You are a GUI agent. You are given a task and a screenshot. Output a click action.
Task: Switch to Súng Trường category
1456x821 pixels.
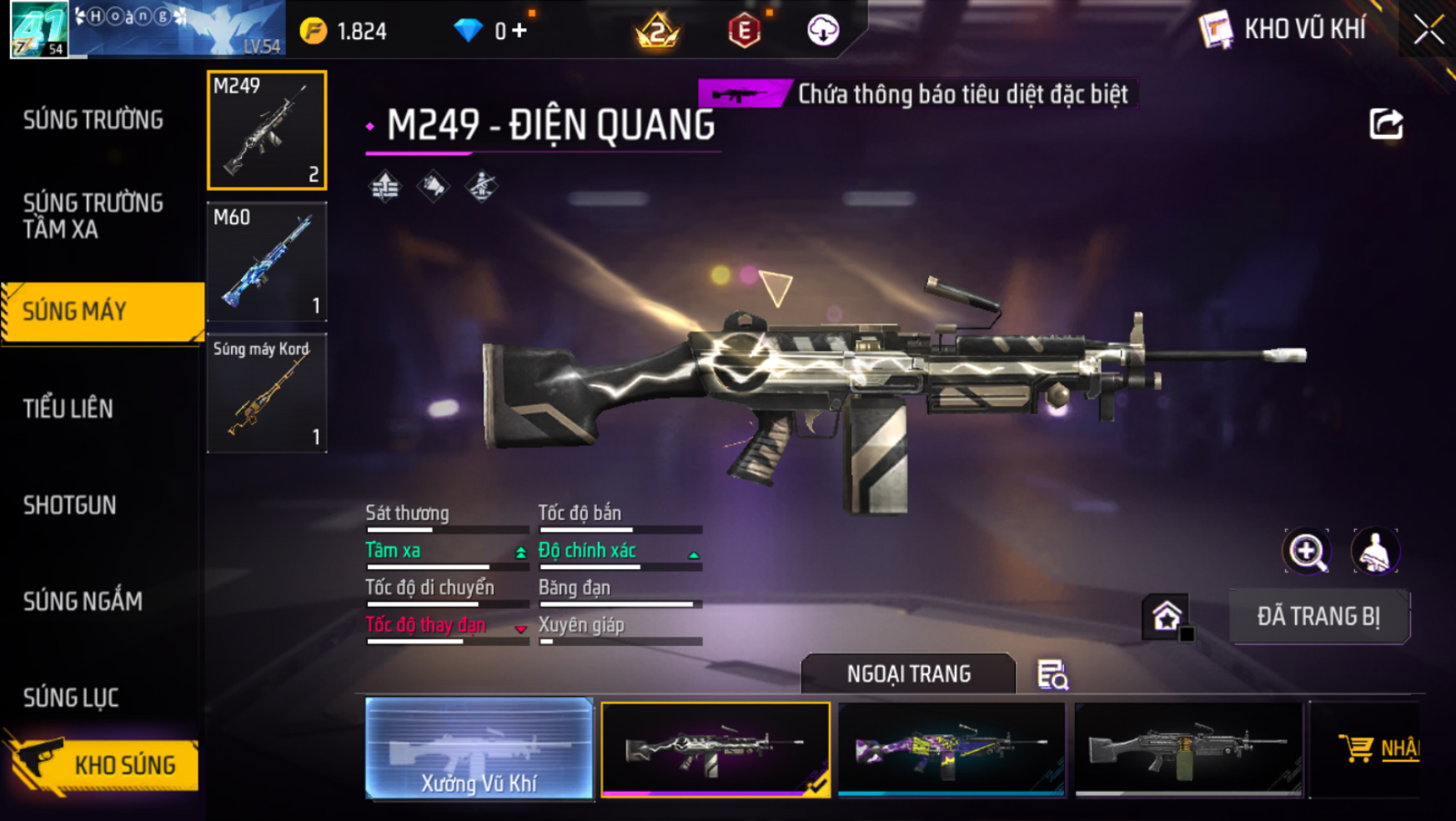point(93,120)
